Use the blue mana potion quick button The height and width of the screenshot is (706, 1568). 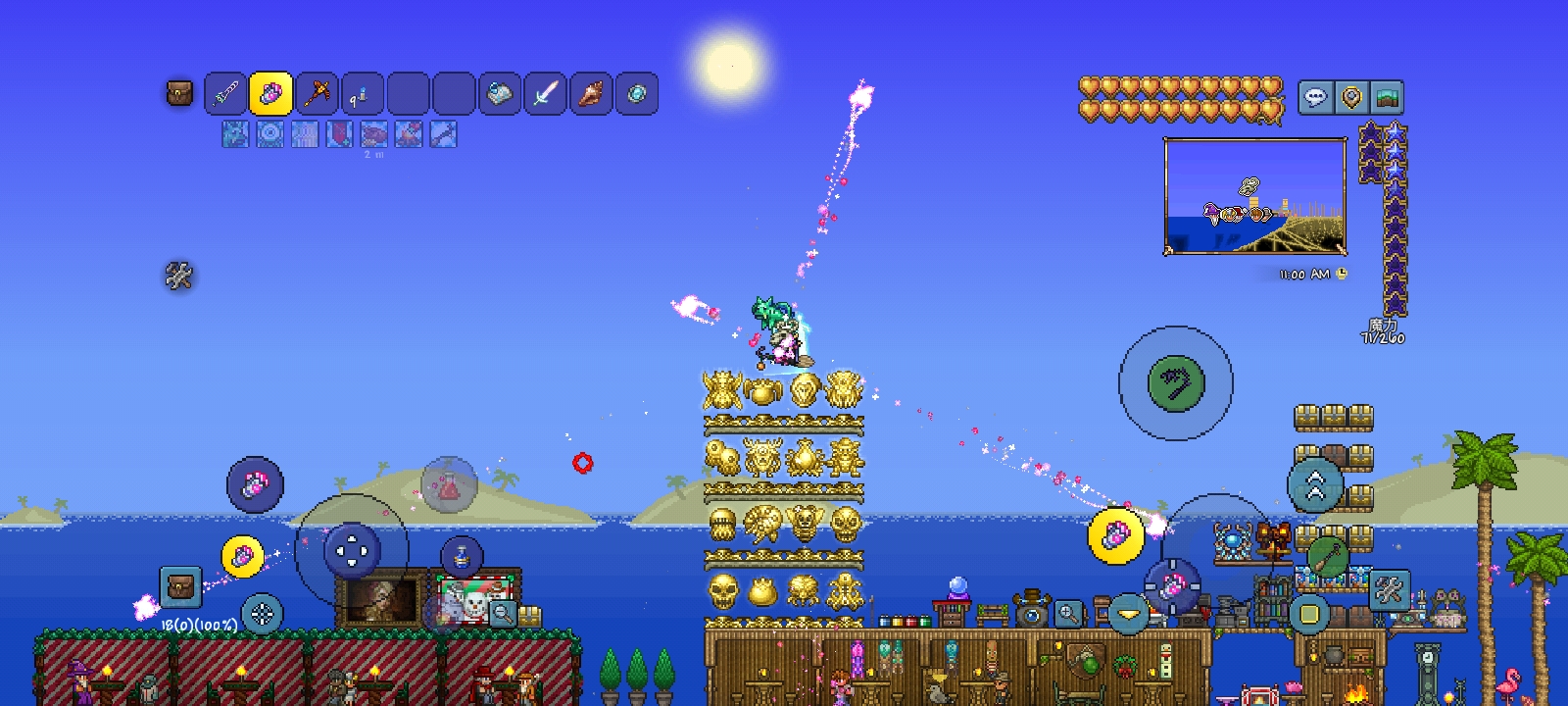(461, 557)
